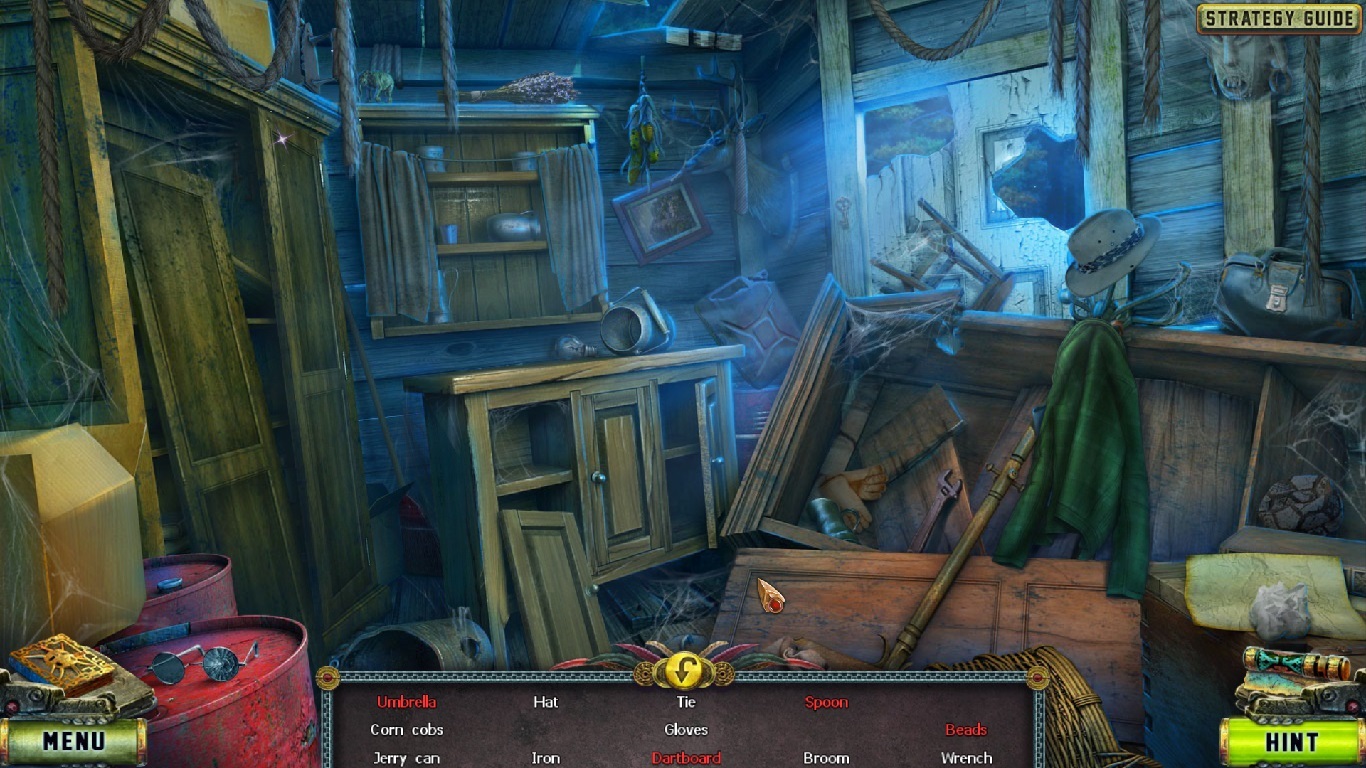This screenshot has height=768, width=1366.
Task: Click the word "Hat" in the list
Action: (546, 702)
